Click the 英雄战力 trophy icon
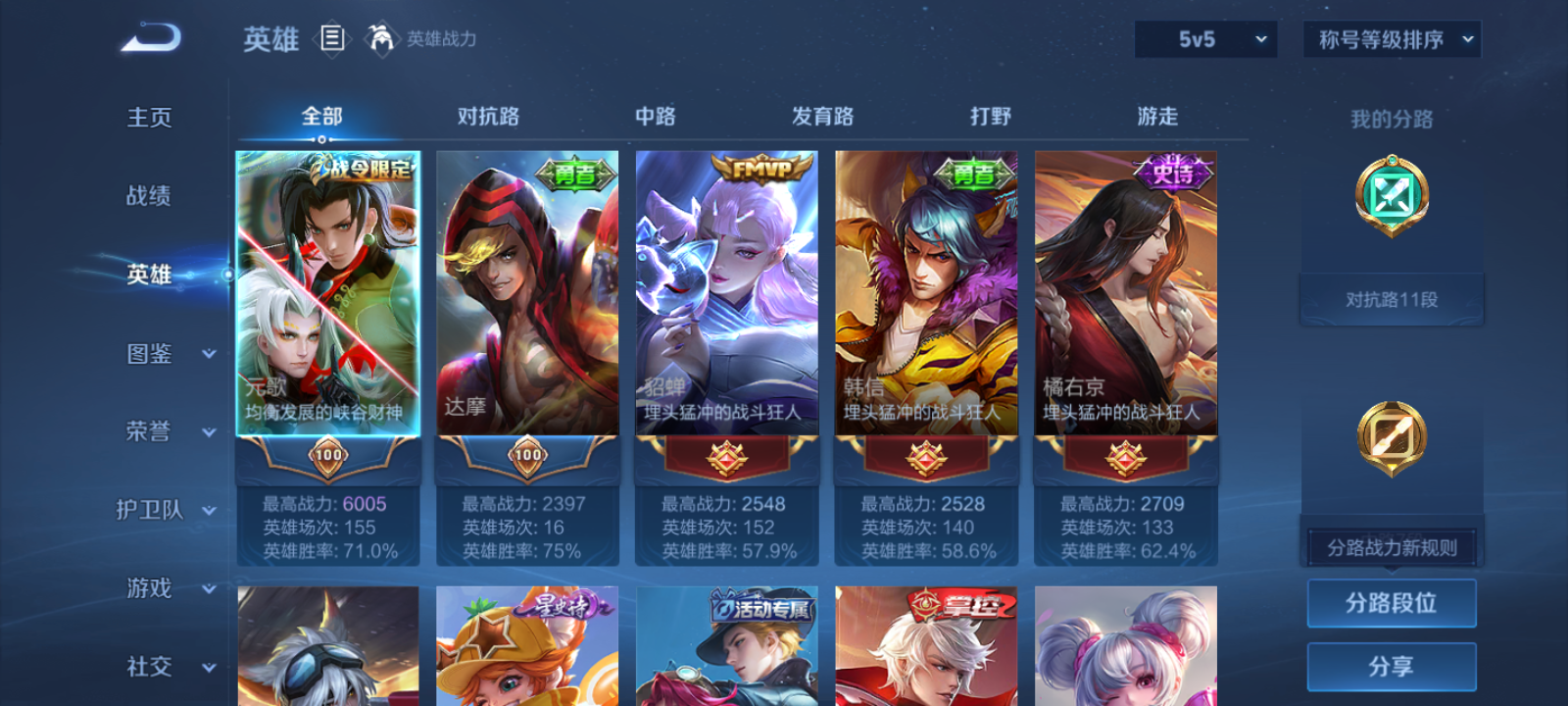 click(382, 39)
